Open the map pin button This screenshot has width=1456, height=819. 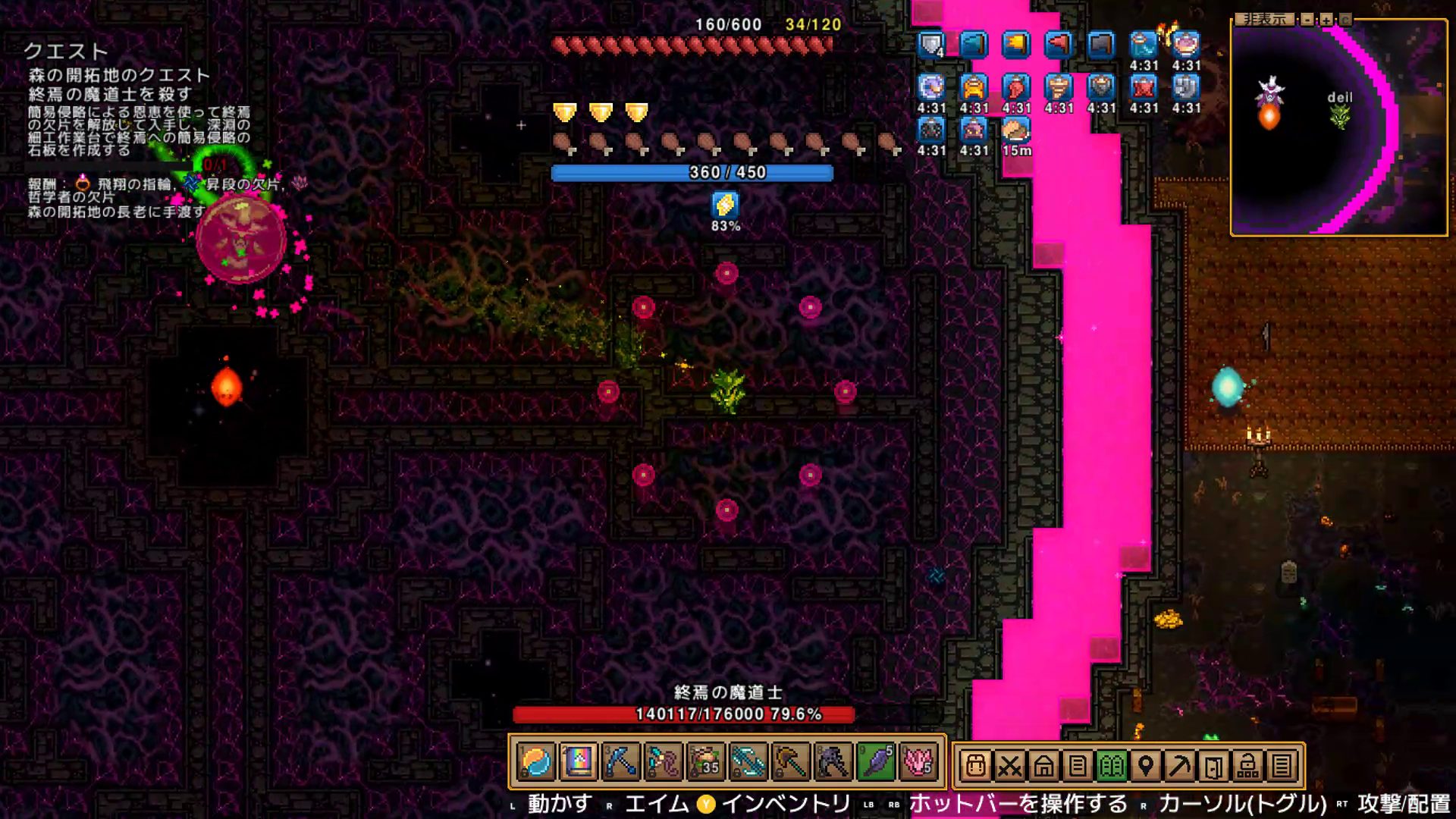pyautogui.click(x=1146, y=767)
